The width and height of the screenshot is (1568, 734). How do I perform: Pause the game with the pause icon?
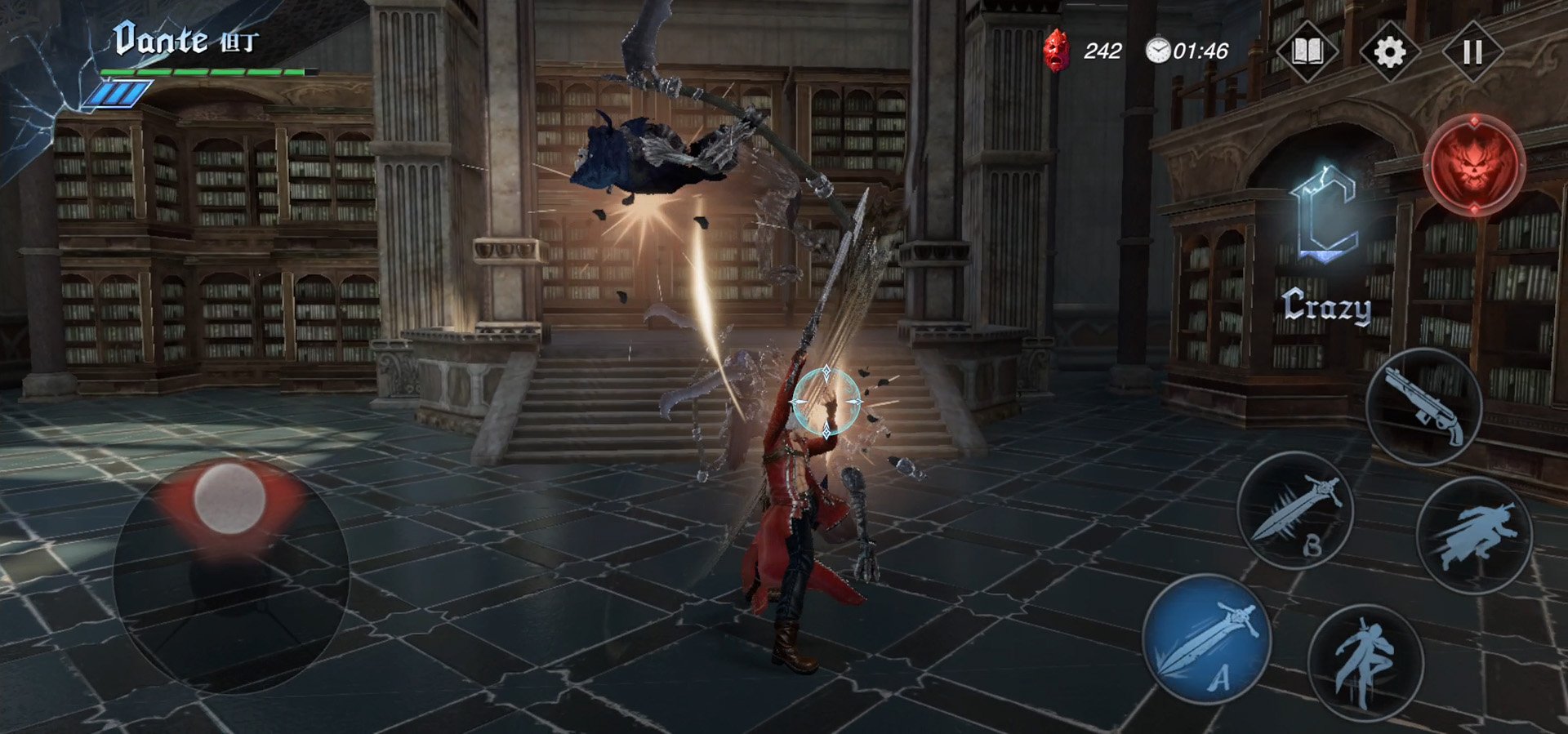pos(1470,51)
